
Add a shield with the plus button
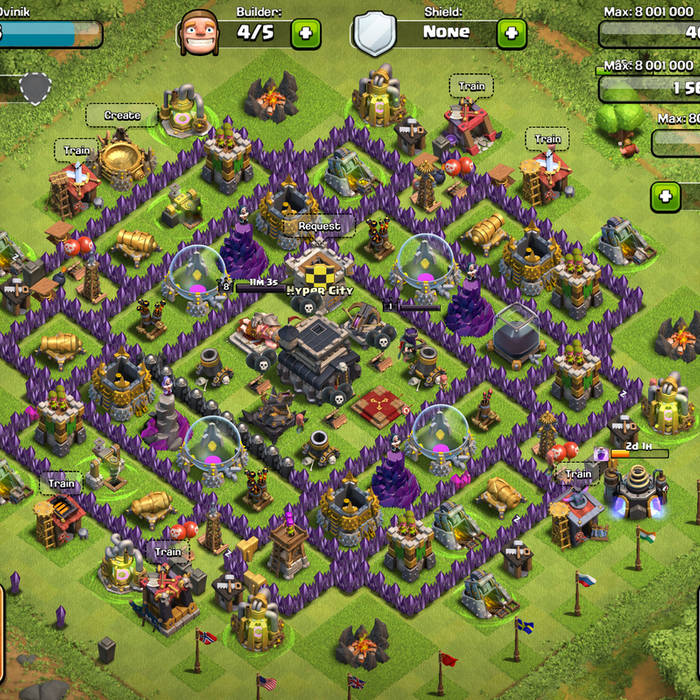(x=511, y=33)
